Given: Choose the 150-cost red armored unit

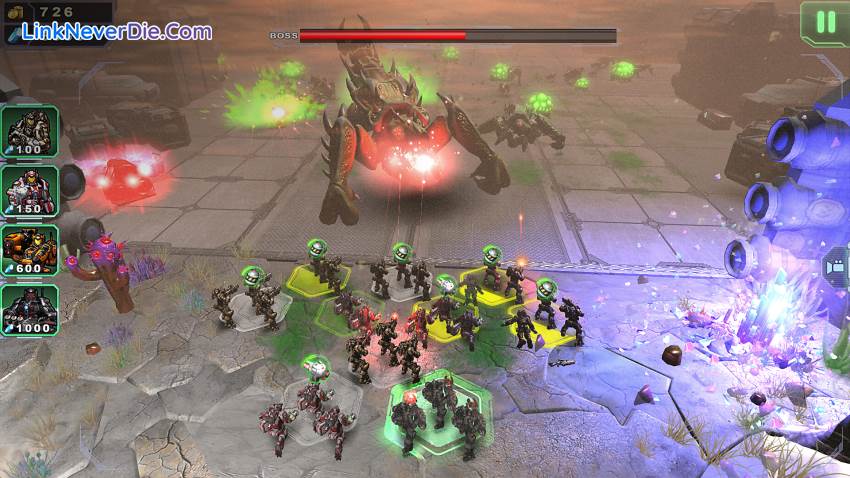Looking at the screenshot, I should tap(31, 190).
